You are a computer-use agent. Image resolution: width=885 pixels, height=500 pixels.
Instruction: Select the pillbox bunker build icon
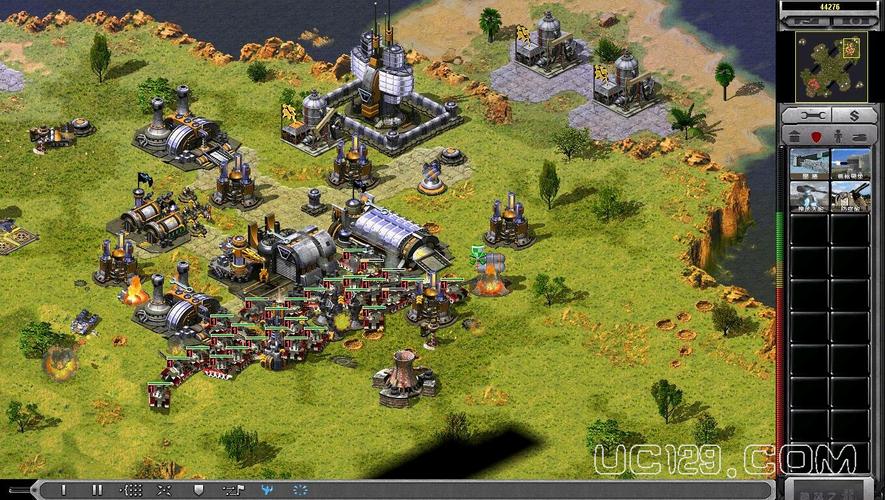coord(851,163)
